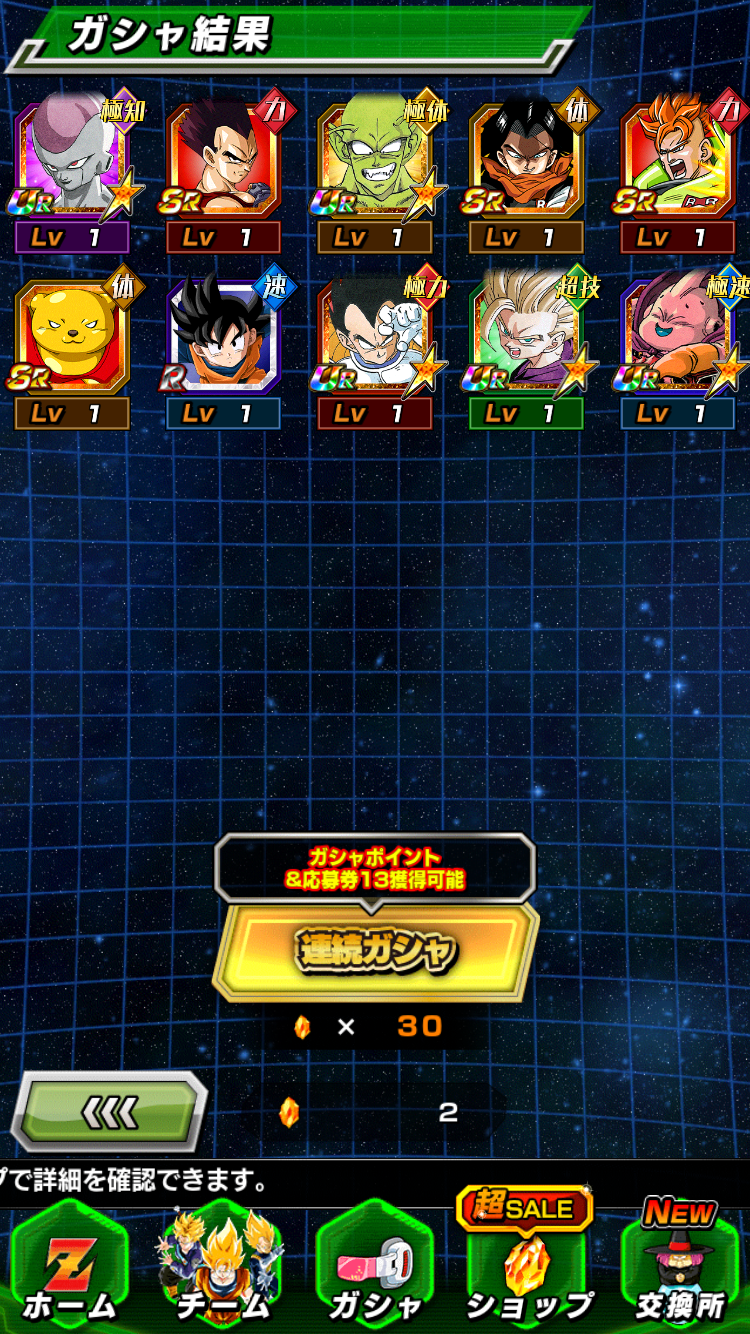Open the チーム team menu
This screenshot has width=750, height=1334.
click(222, 1265)
